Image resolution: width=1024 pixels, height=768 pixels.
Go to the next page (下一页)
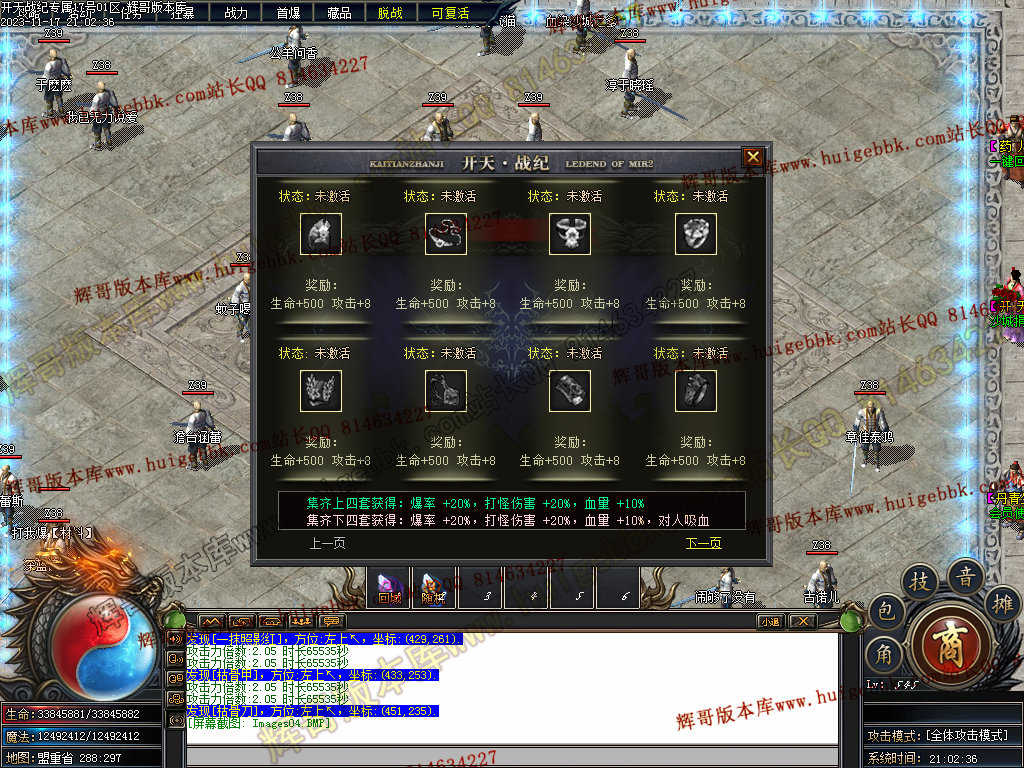click(703, 543)
